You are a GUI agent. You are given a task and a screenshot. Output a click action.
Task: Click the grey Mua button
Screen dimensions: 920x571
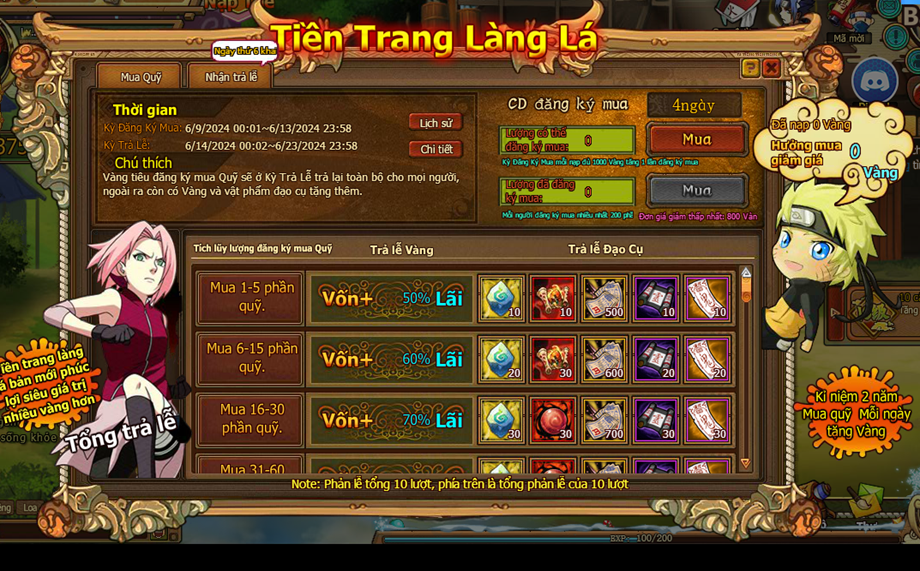[x=696, y=190]
